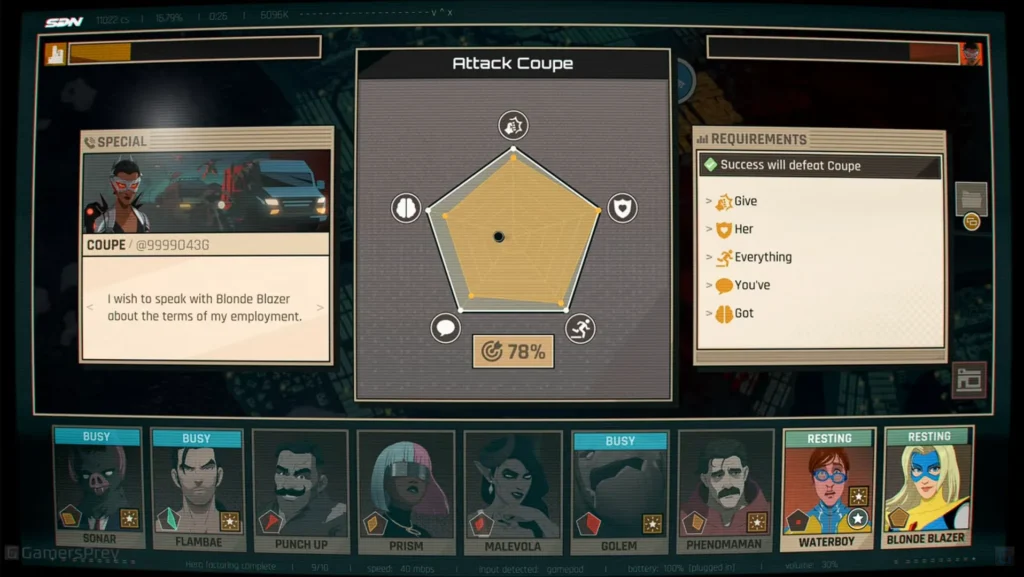Viewport: 1024px width, 577px height.
Task: Open the roster panel icon at lower right
Action: point(969,380)
